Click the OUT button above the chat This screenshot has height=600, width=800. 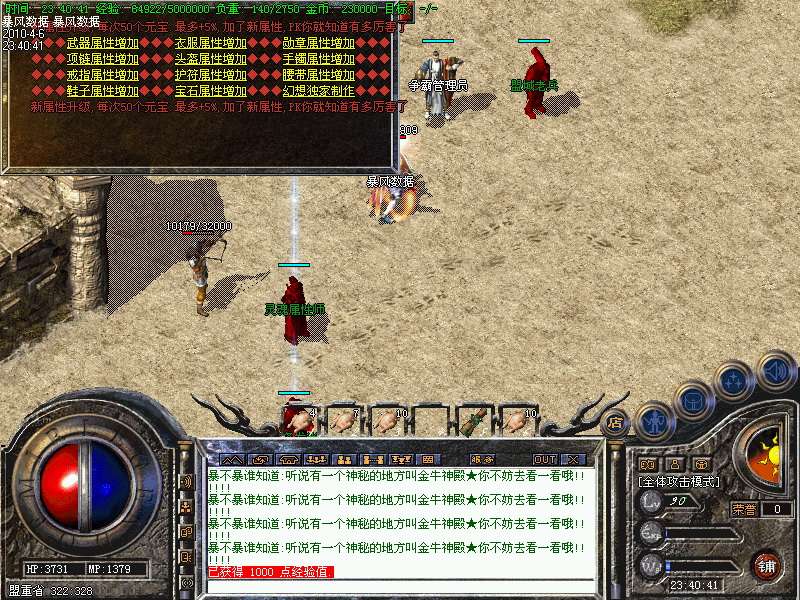(x=544, y=459)
